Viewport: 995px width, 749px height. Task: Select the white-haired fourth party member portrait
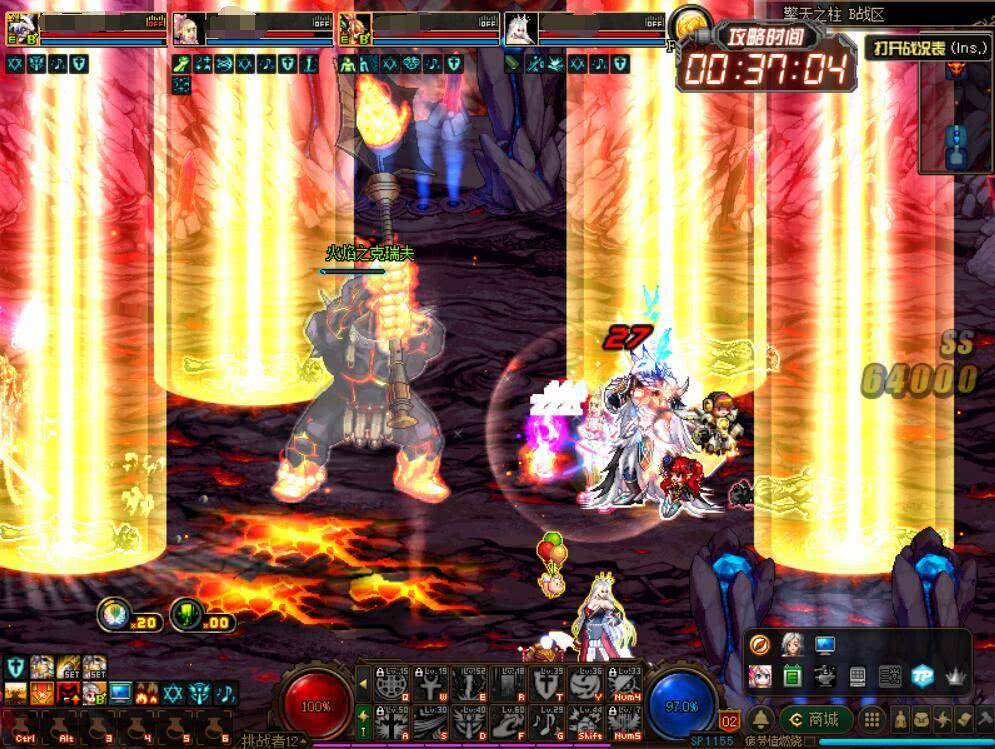(519, 28)
